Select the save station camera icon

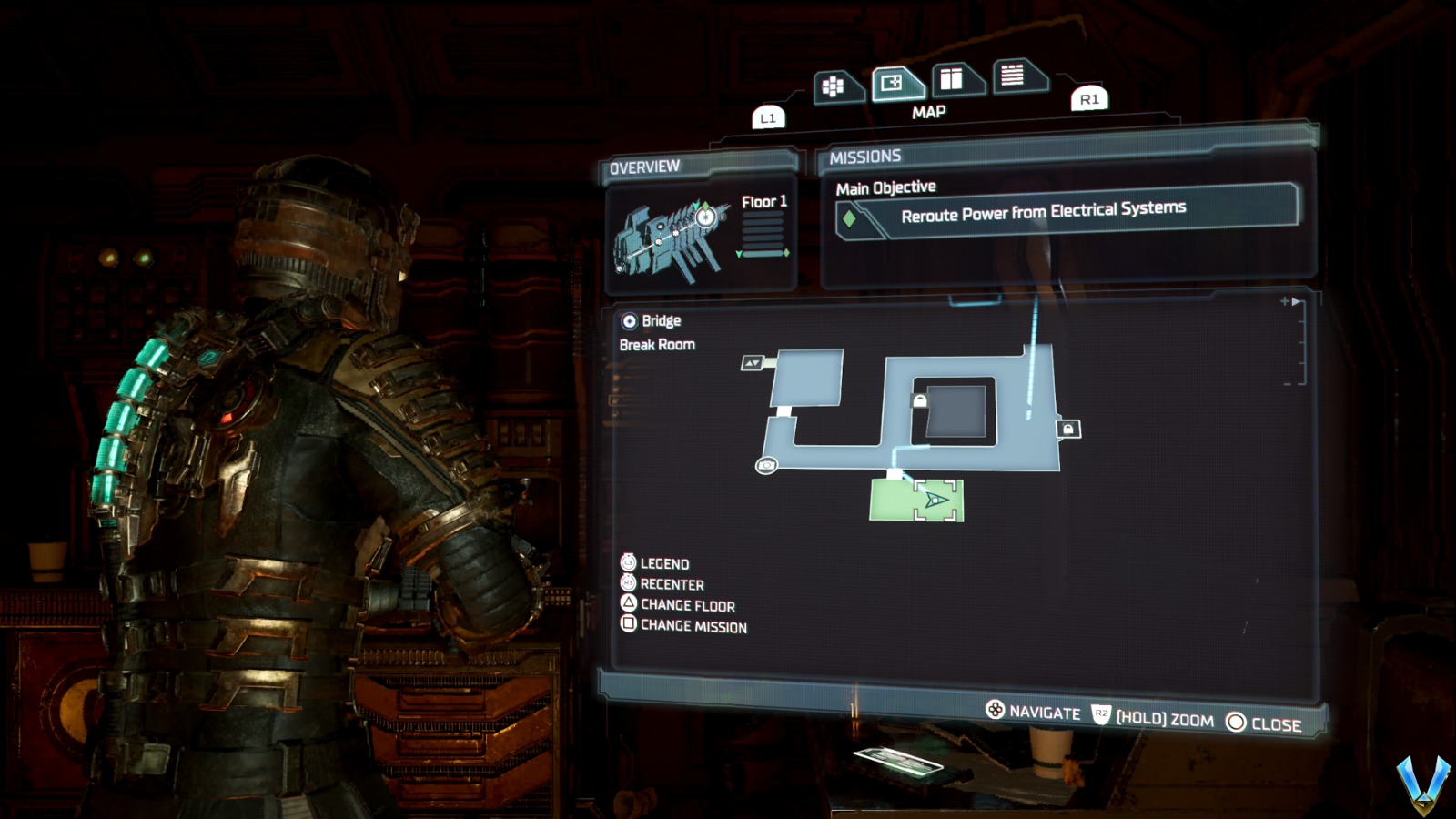click(x=767, y=464)
